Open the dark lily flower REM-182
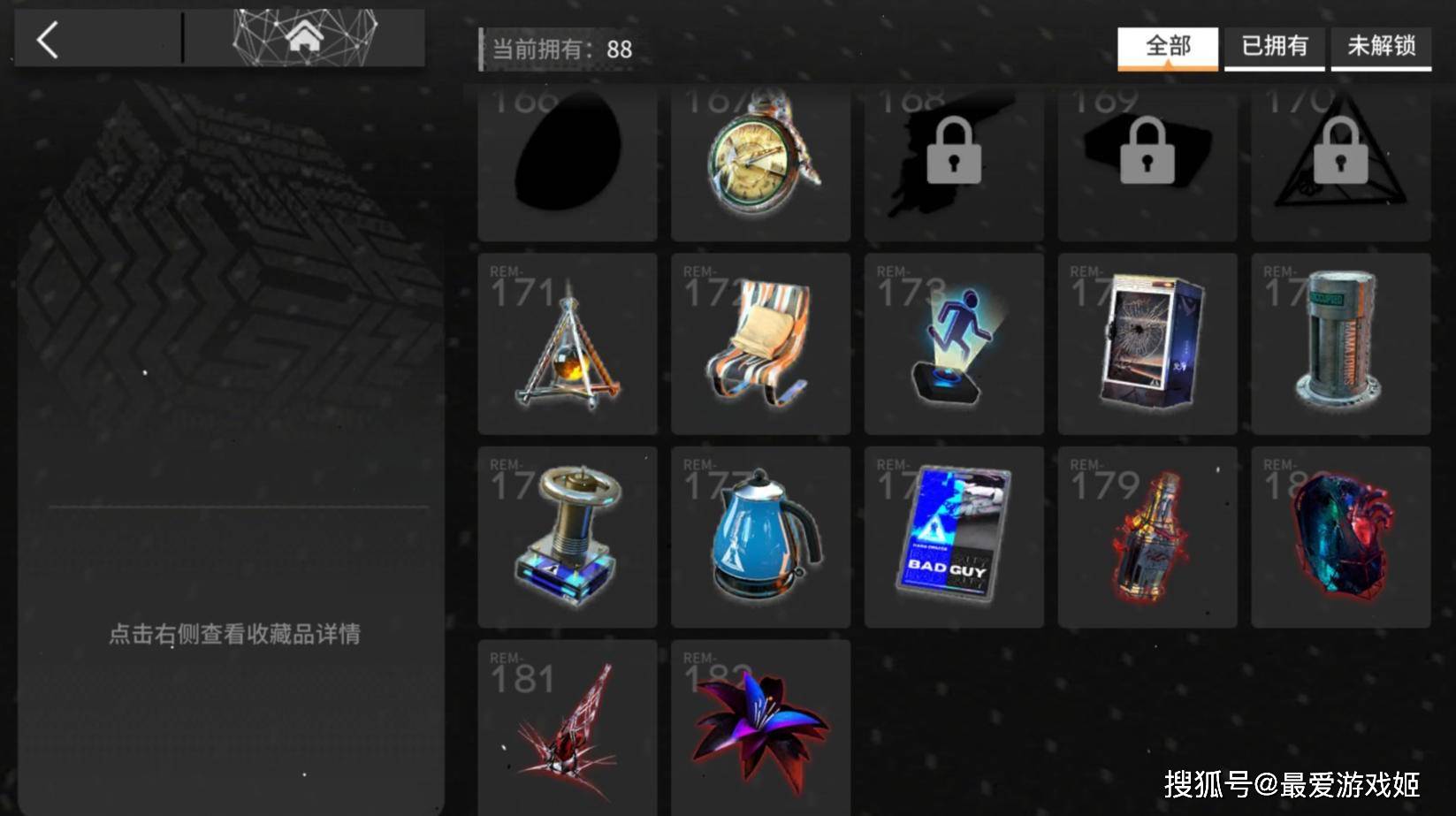Screen dimensions: 1456x816 tap(759, 725)
